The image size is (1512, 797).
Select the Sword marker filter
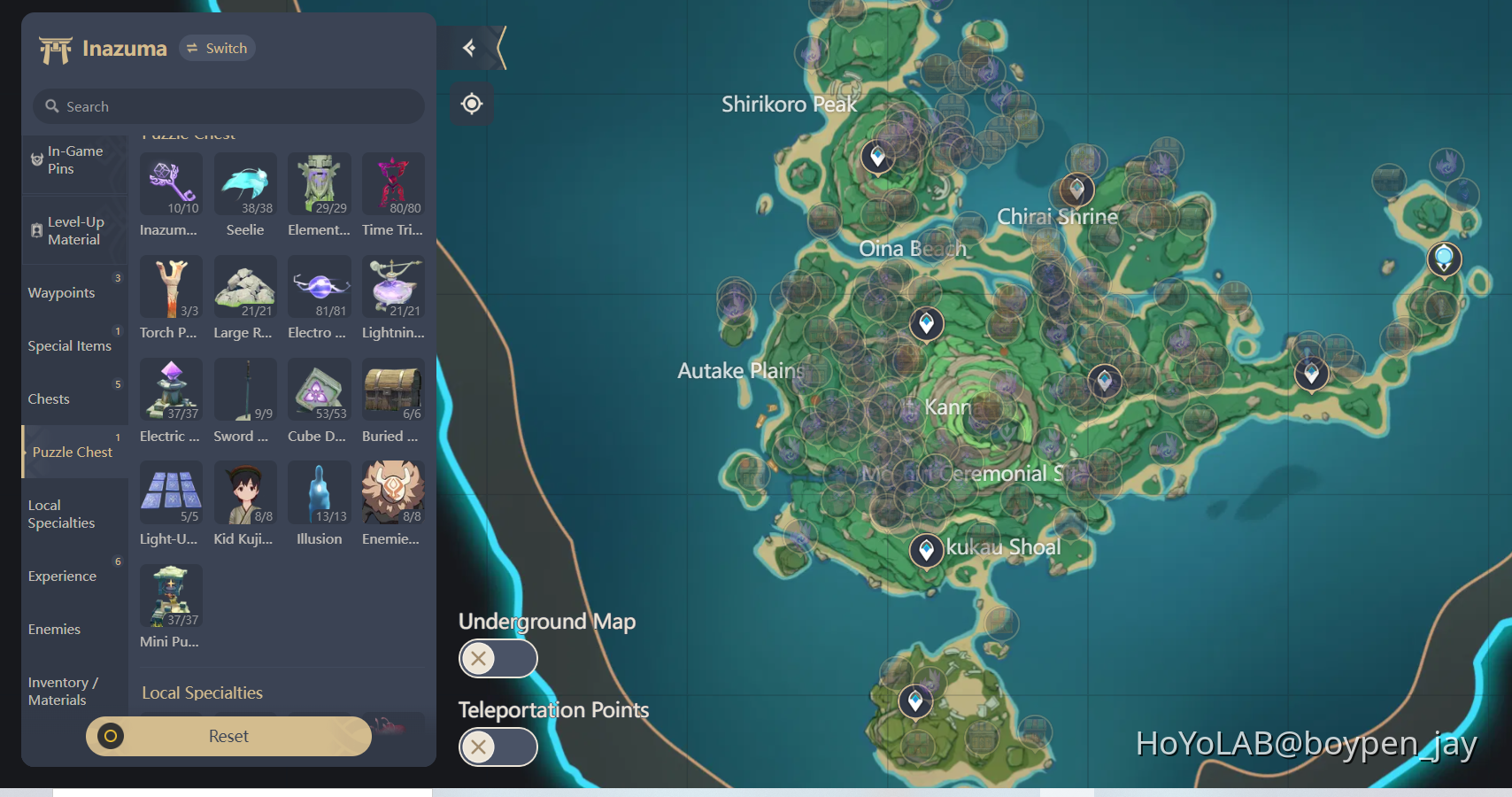tap(245, 391)
